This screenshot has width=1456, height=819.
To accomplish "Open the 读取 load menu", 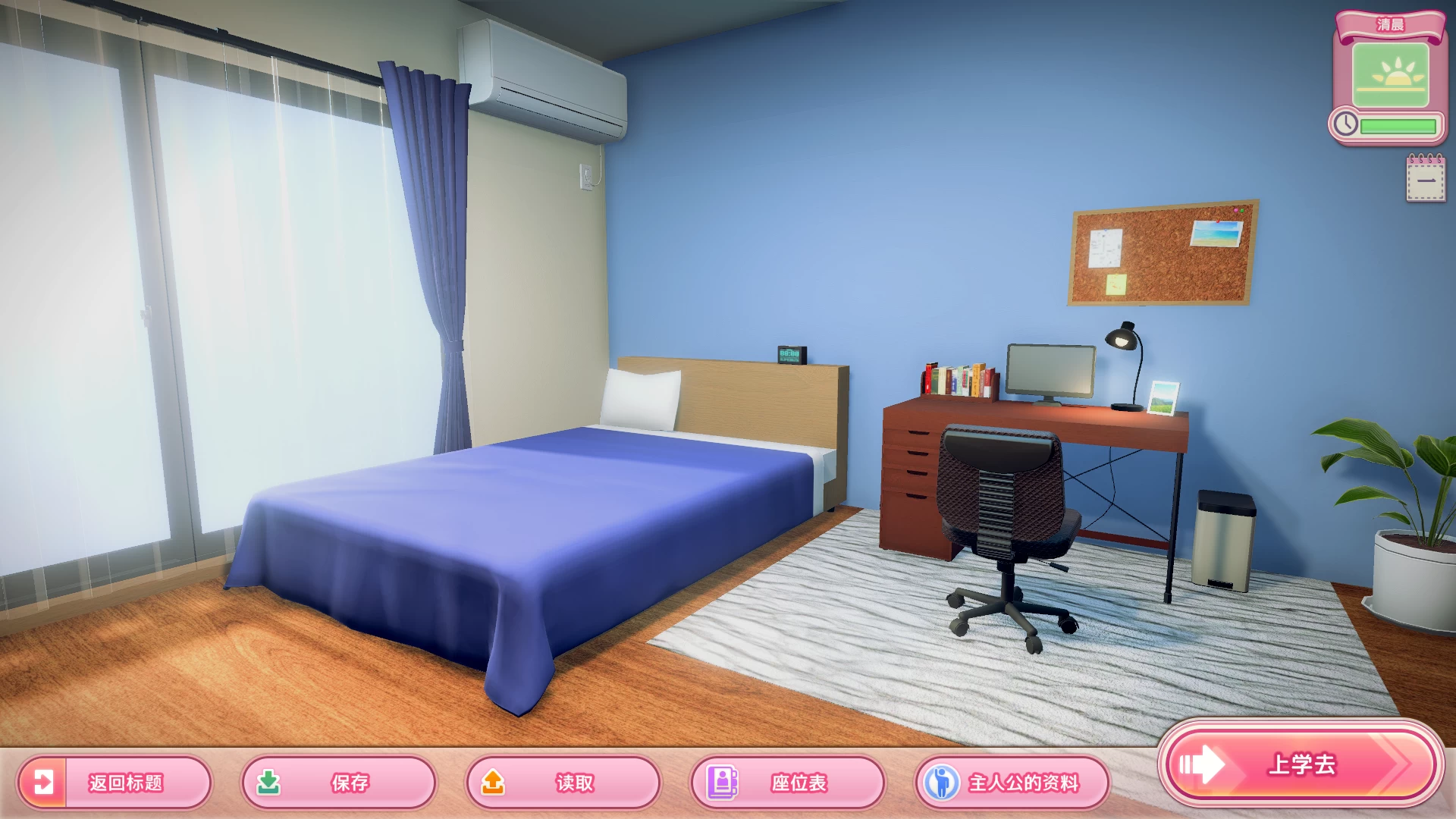I will 563,782.
